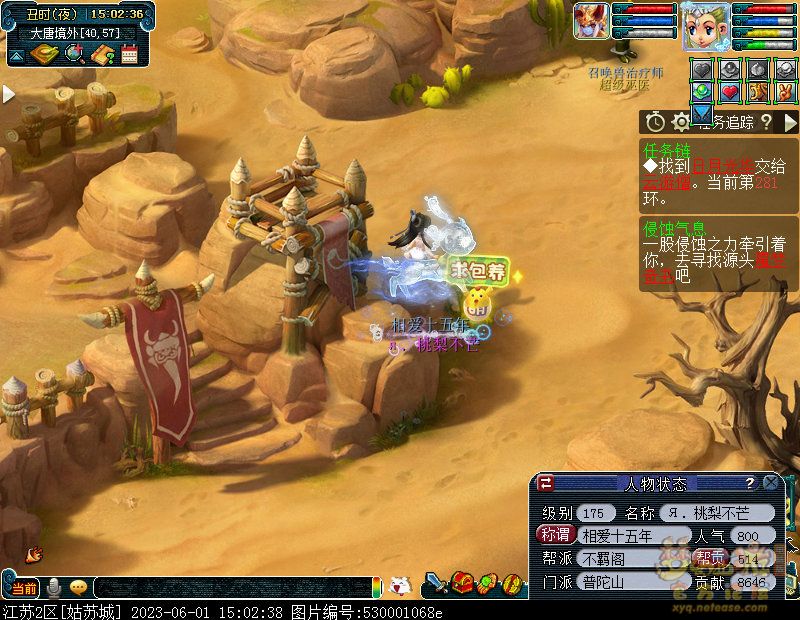800x620 pixels.
Task: Select the summoned pet portrait
Action: coord(591,21)
